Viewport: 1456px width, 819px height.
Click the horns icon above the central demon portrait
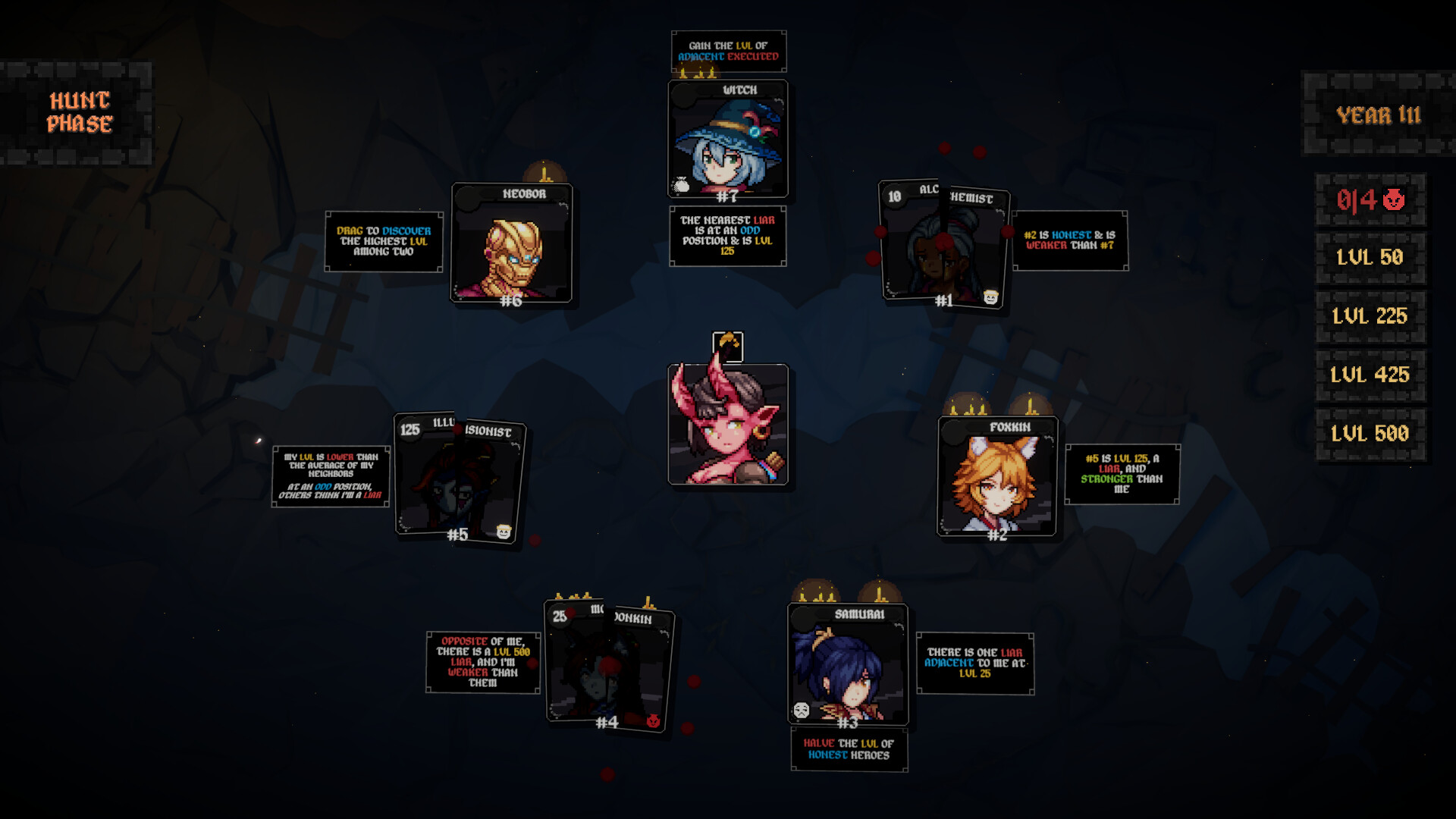730,346
